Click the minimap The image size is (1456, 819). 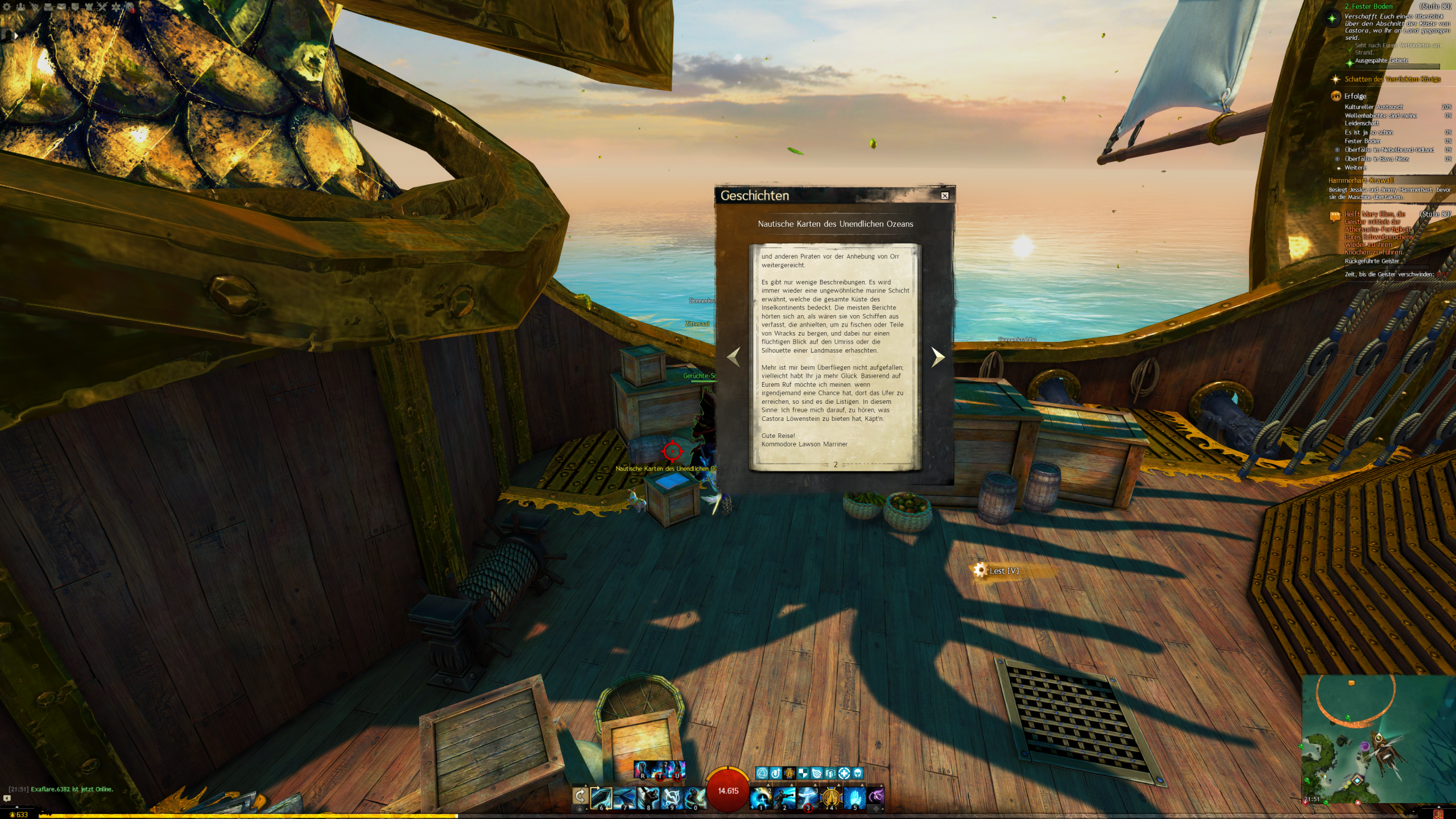tap(1378, 739)
